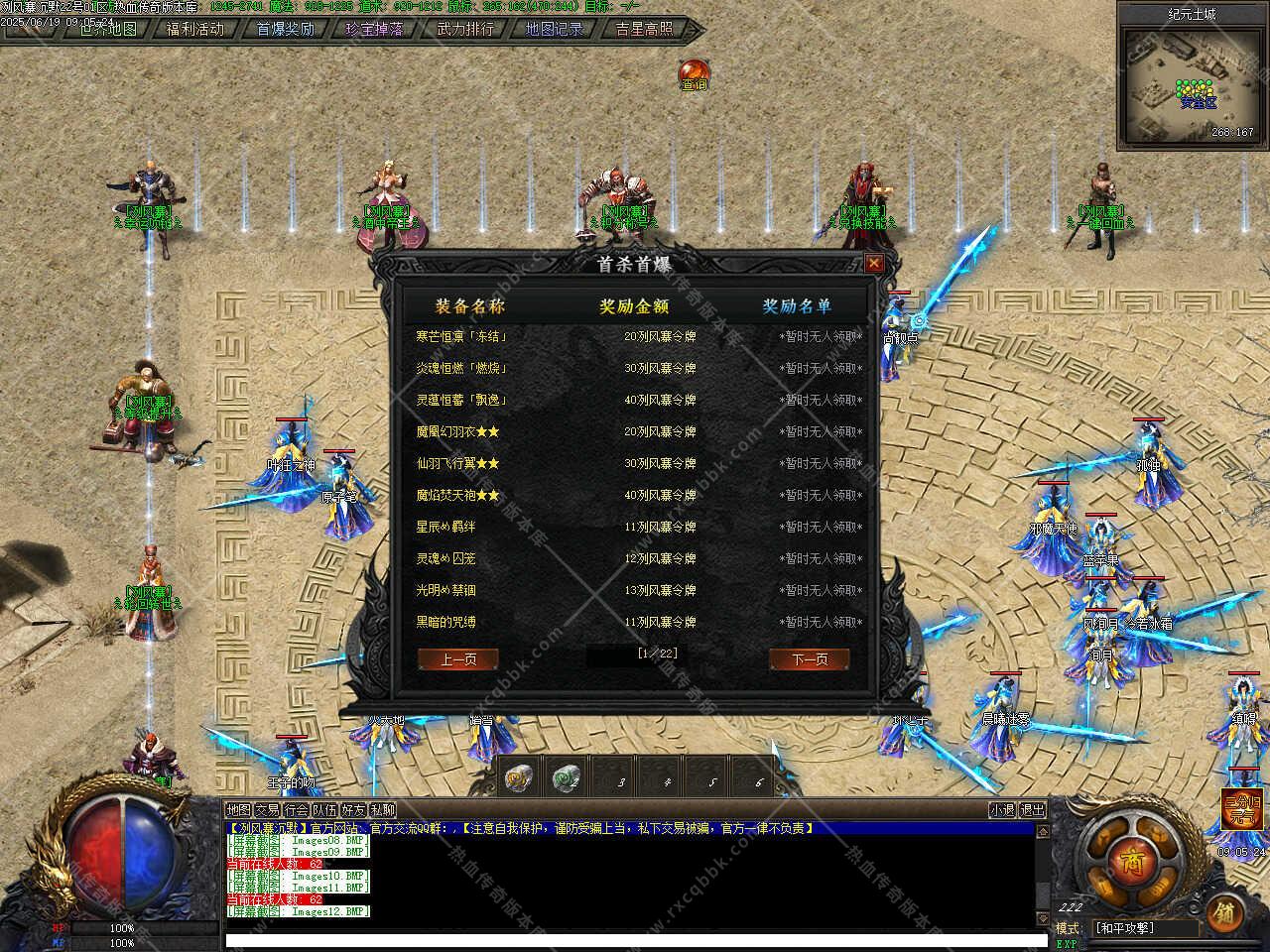
Task: Click the red 查询 query orb icon
Action: tap(694, 73)
